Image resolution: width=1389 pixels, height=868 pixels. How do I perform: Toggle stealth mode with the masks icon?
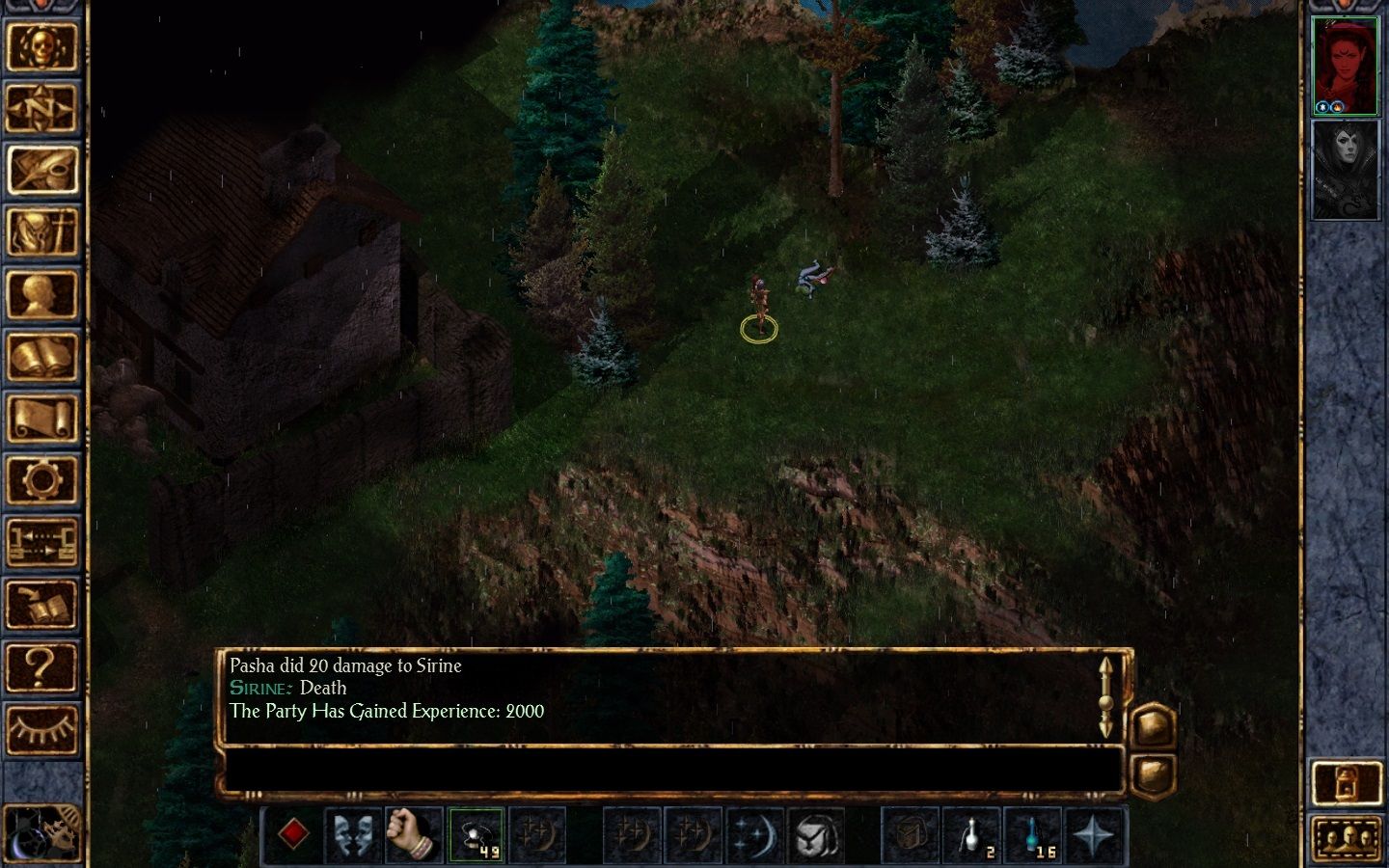pos(354,834)
